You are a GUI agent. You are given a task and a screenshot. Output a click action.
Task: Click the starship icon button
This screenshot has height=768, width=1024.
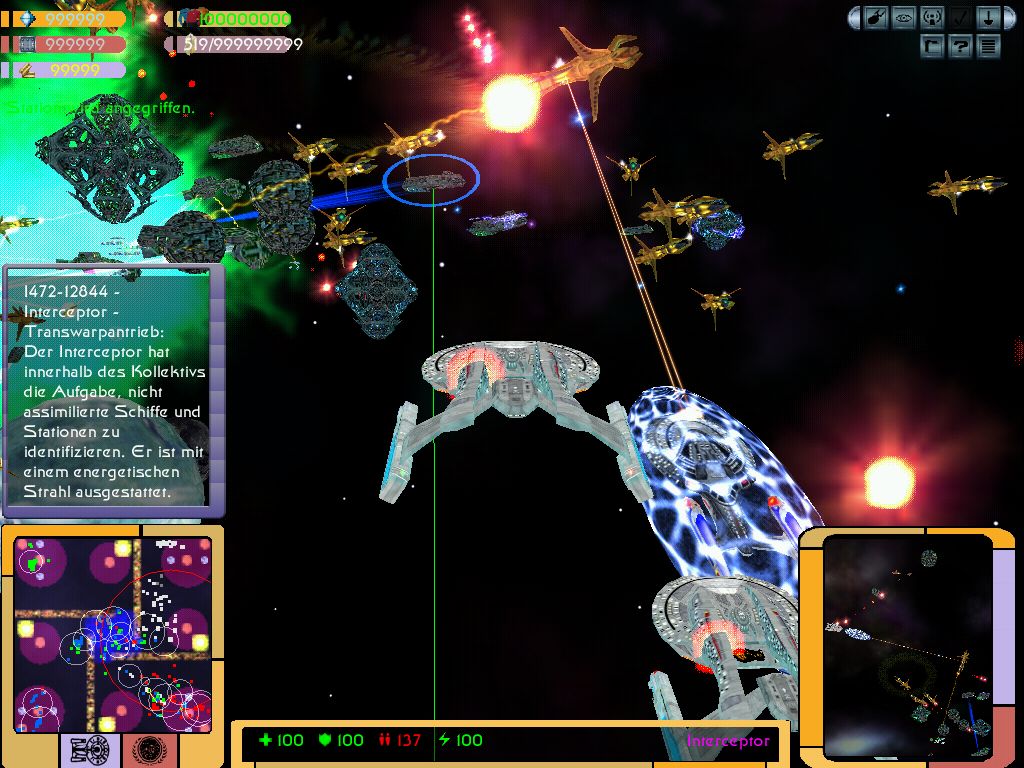click(877, 18)
